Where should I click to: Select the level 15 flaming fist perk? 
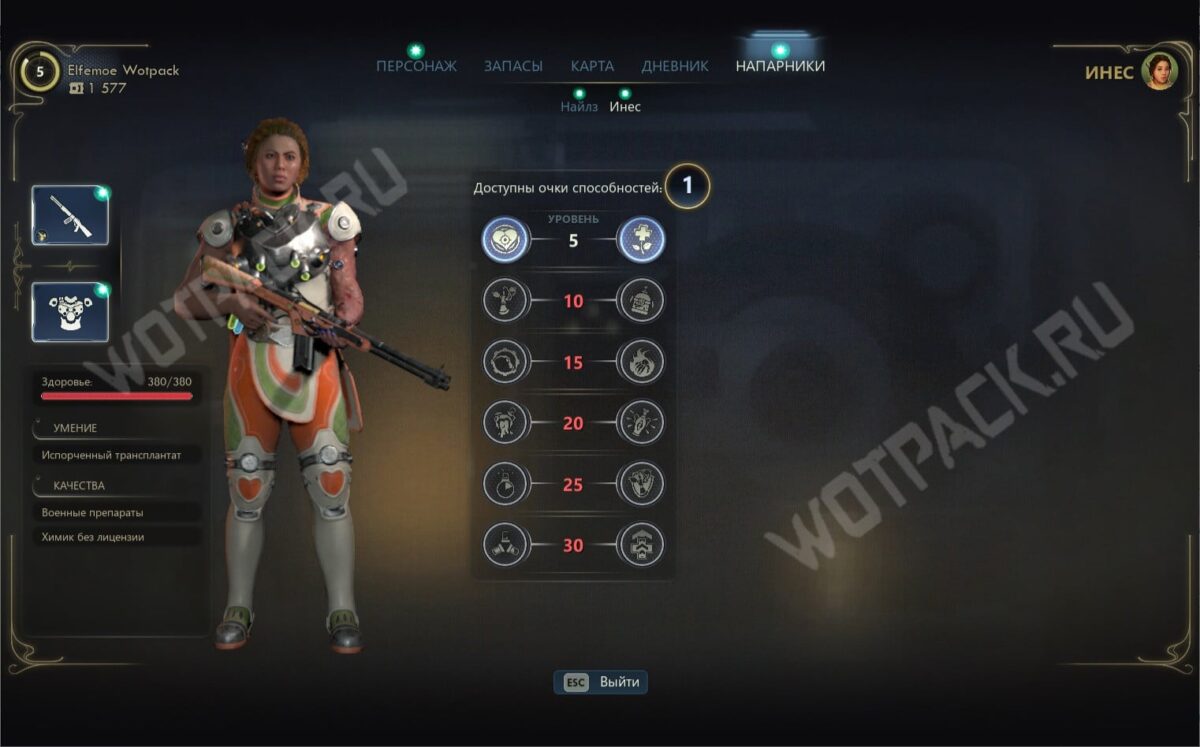point(641,363)
